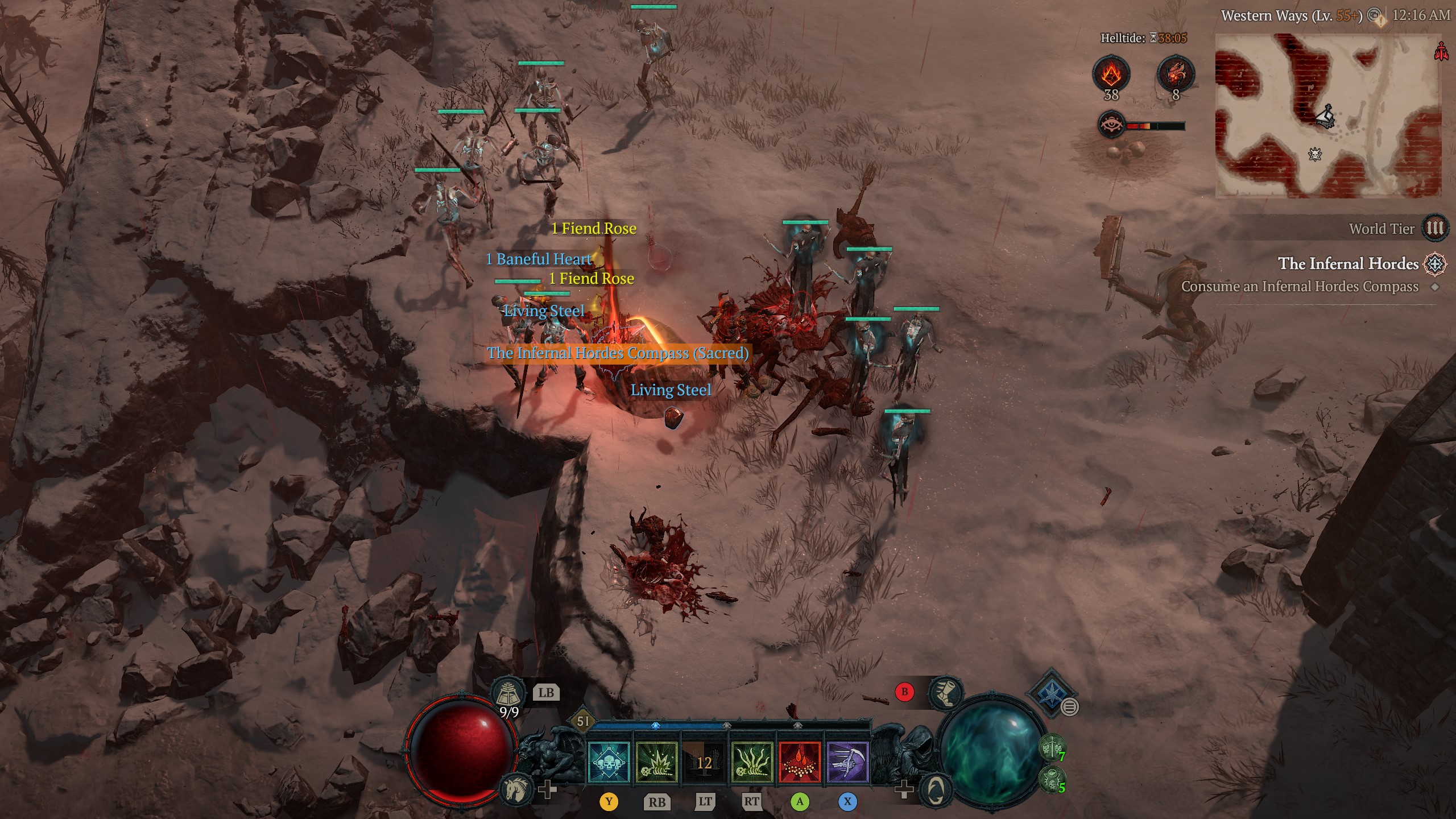Screen dimensions: 1456x819
Task: Pick up the Living Steel drop
Action: tap(671, 390)
